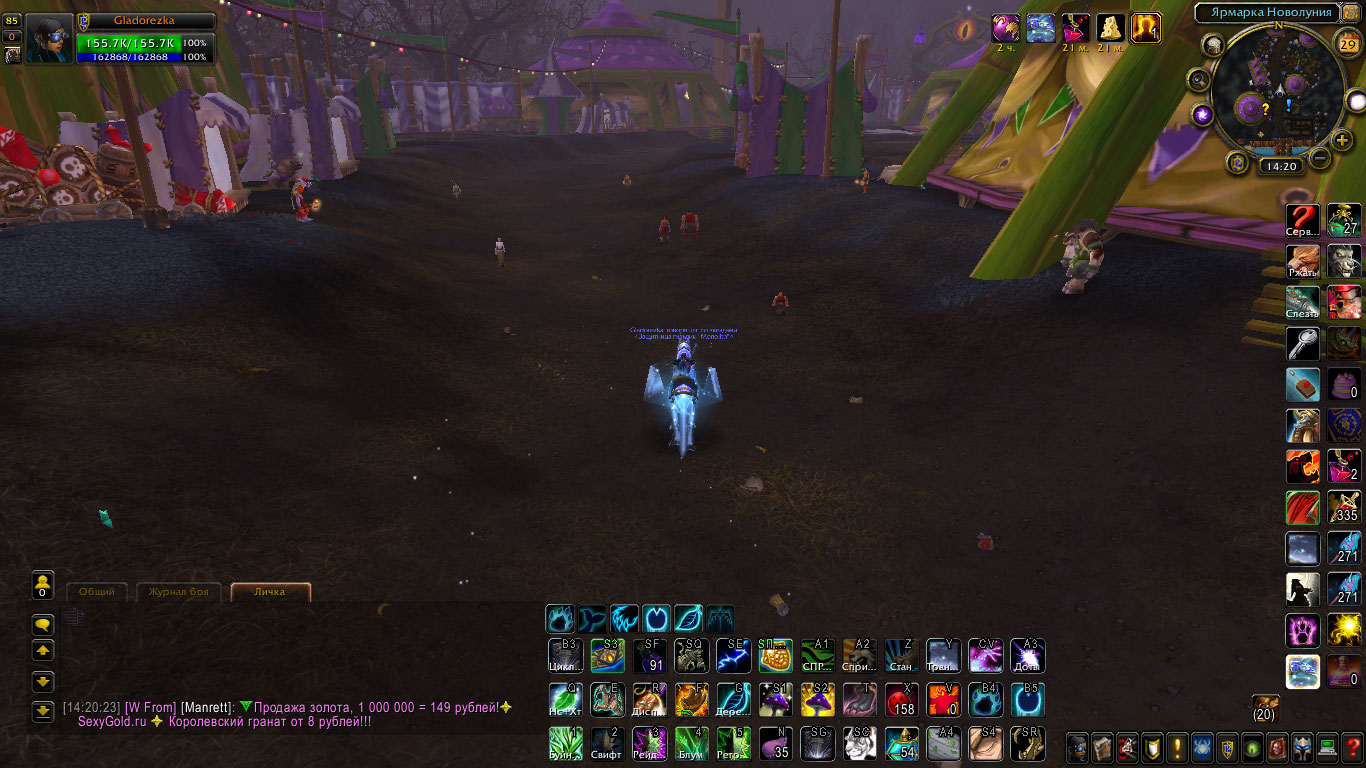Activate the Свифт ability on key 2
1366x768 pixels.
(607, 743)
